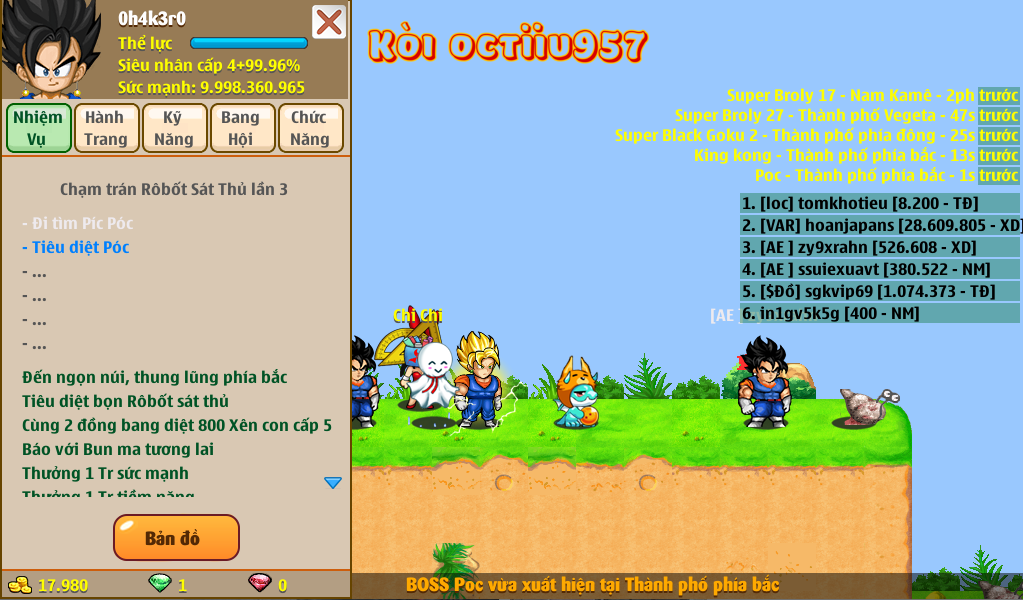
Task: Close the character panel with X
Action: click(x=329, y=22)
